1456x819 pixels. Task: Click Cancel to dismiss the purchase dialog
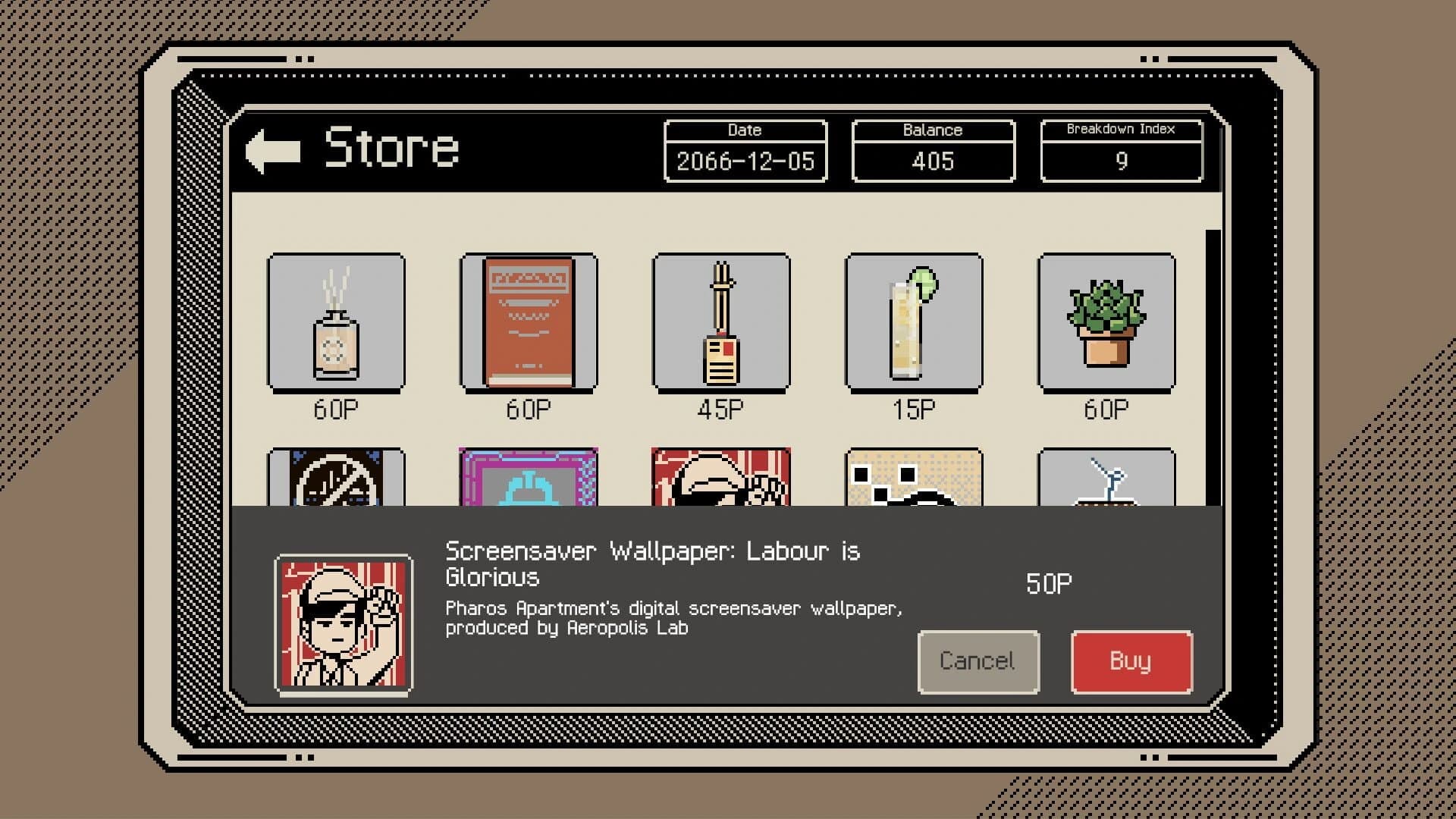coord(977,661)
